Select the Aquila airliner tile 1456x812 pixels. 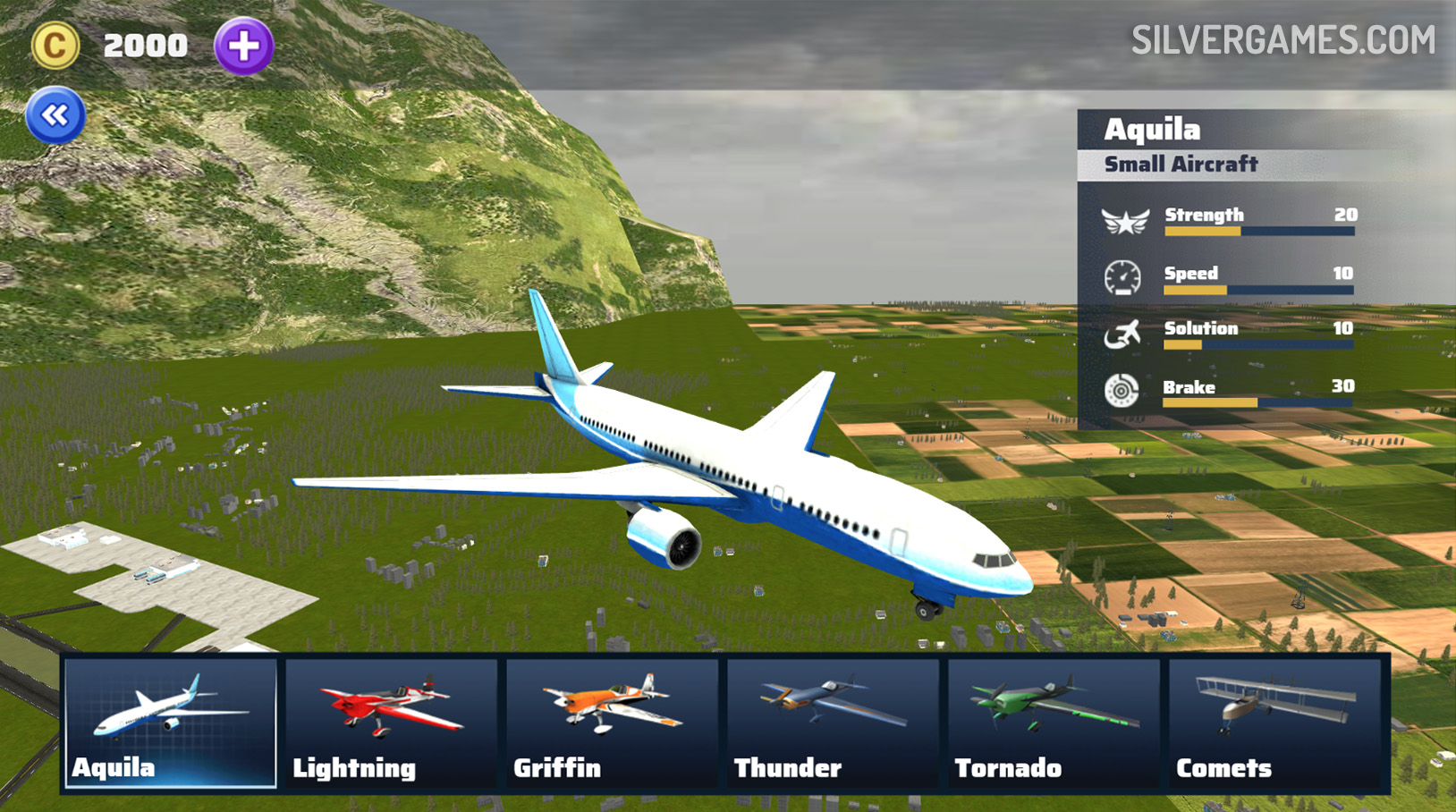point(170,723)
